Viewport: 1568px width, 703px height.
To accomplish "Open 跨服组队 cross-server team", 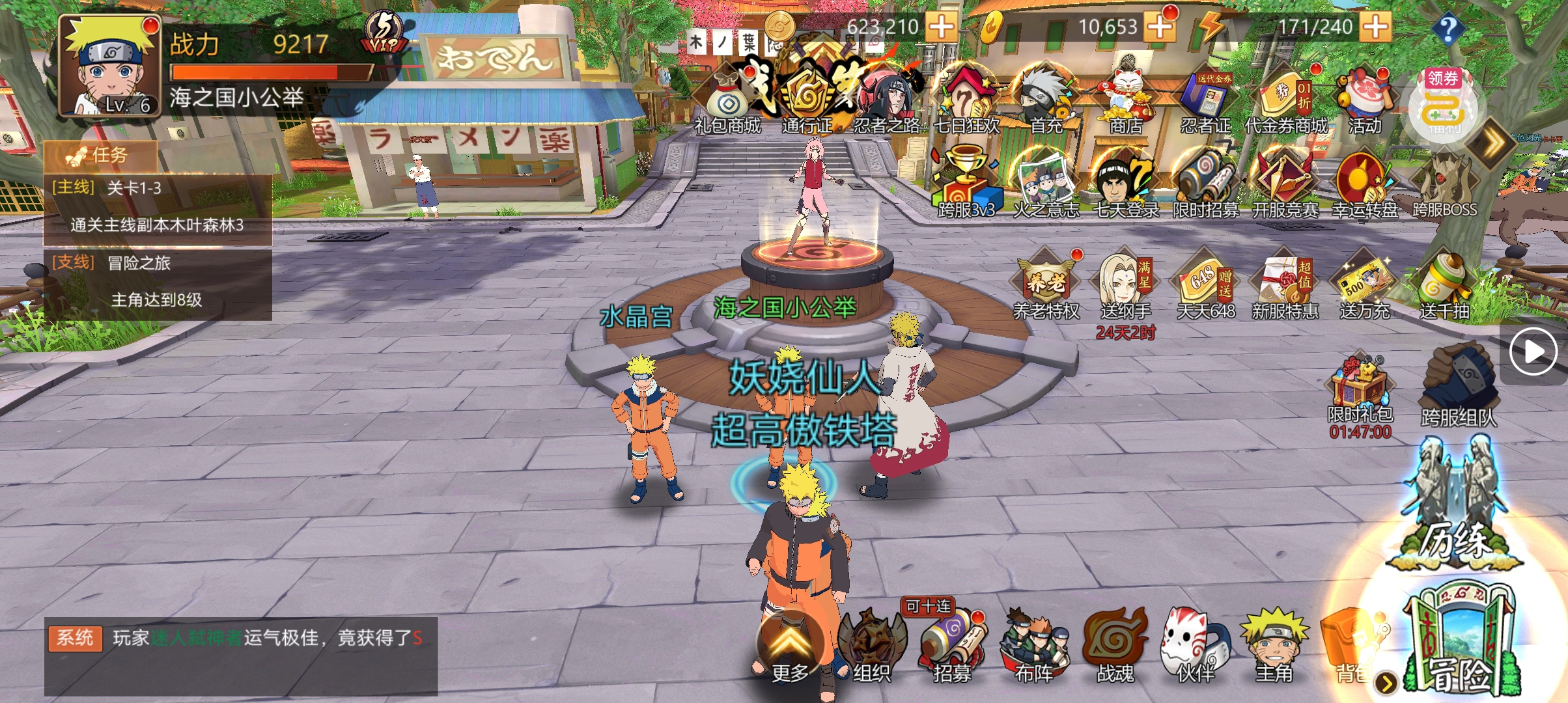I will [1459, 387].
